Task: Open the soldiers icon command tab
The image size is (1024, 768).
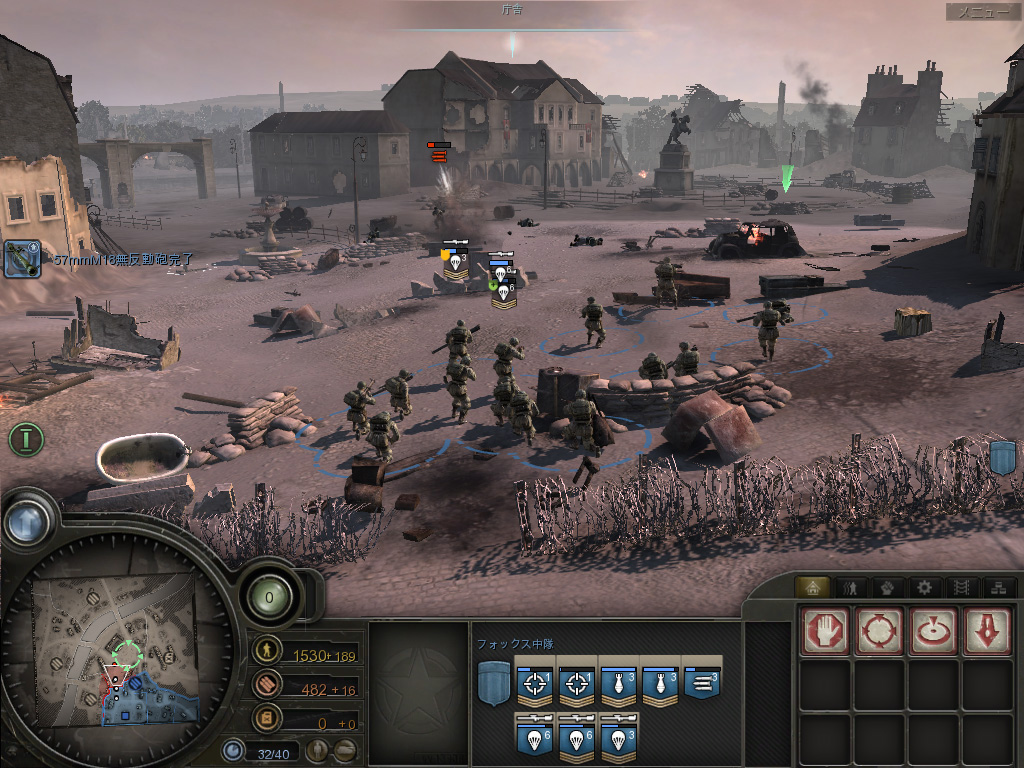Action: click(849, 587)
